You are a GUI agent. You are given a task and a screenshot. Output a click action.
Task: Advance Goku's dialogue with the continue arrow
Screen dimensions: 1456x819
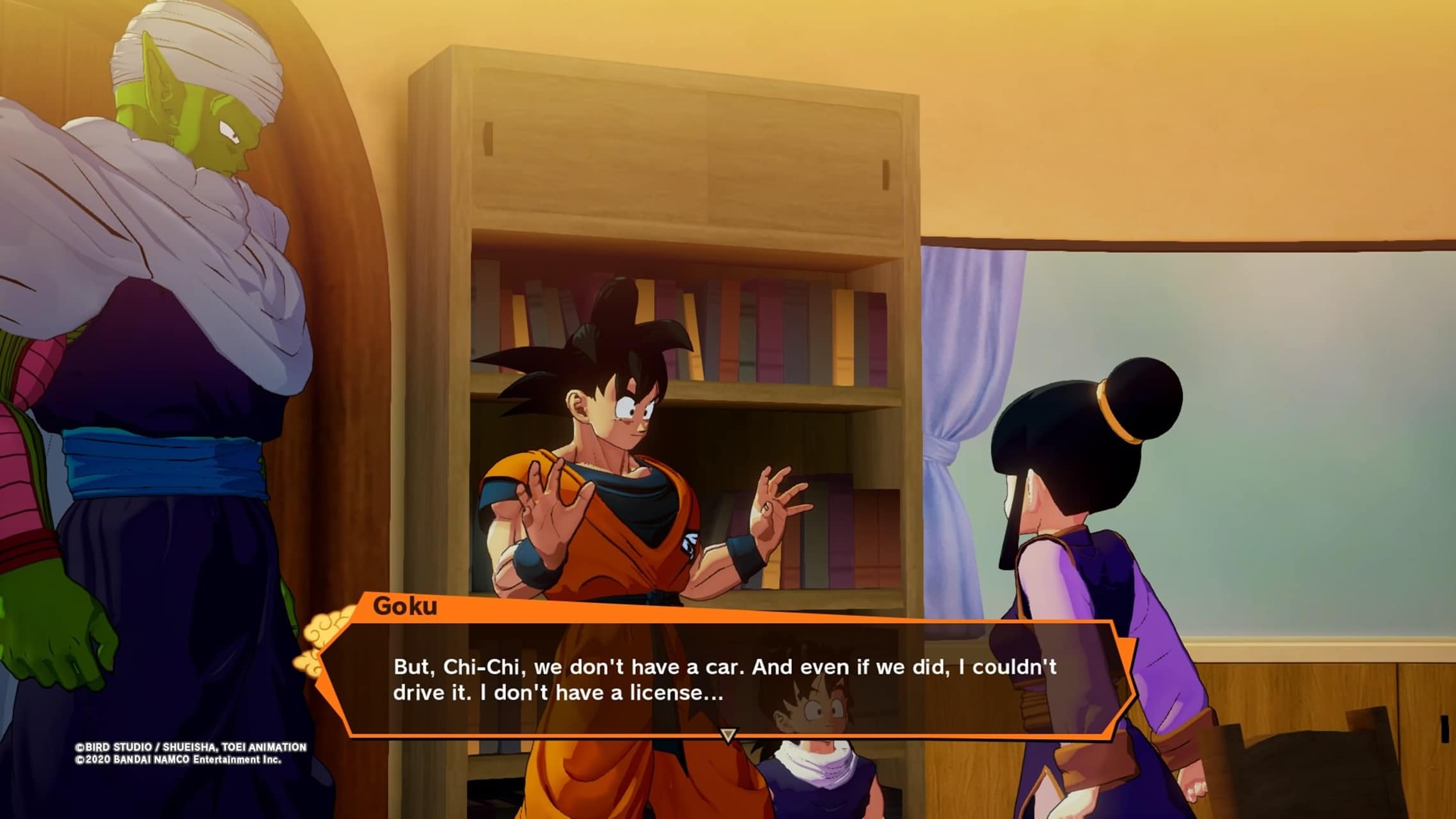(728, 735)
